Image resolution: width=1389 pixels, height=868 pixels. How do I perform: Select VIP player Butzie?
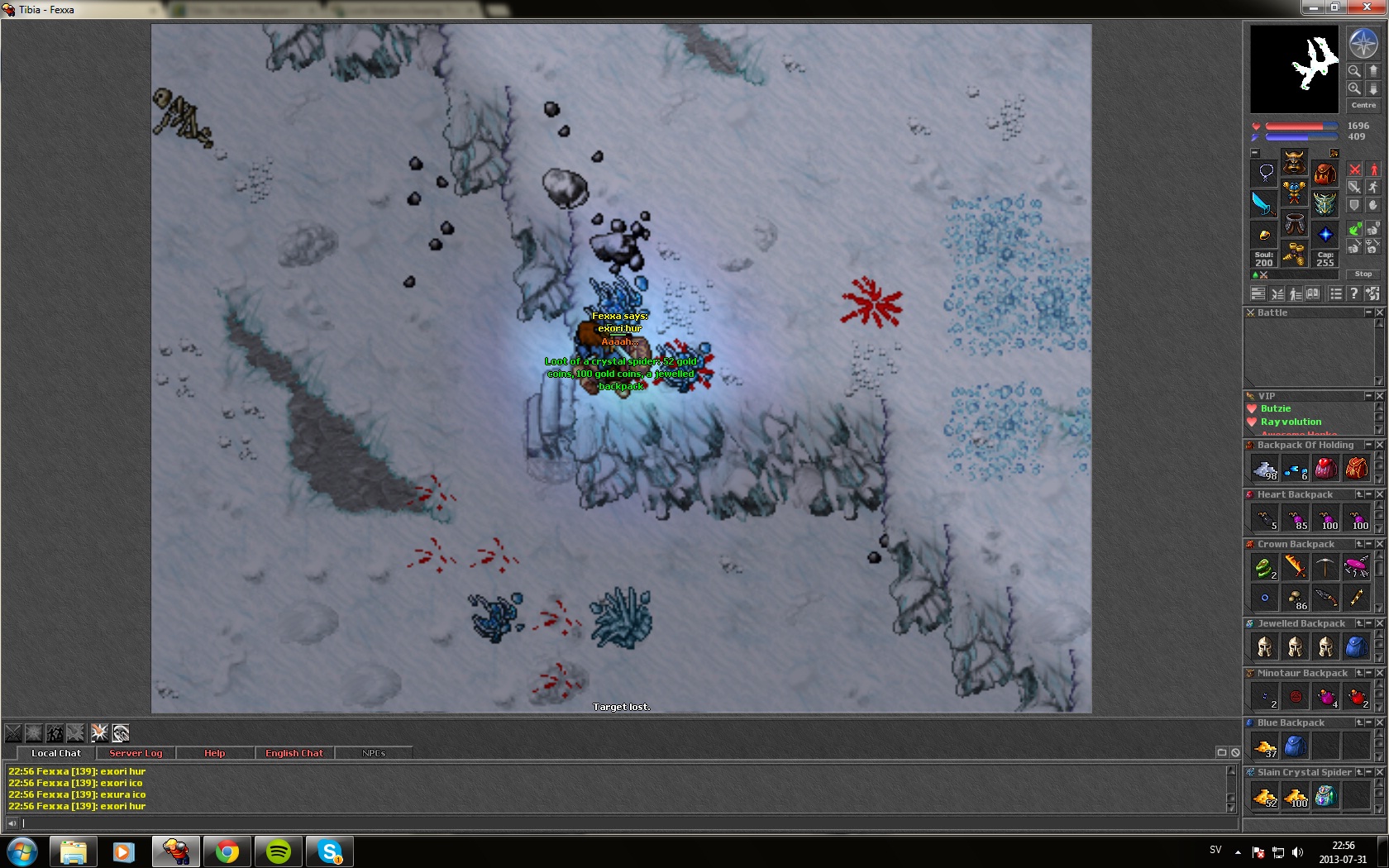point(1275,408)
